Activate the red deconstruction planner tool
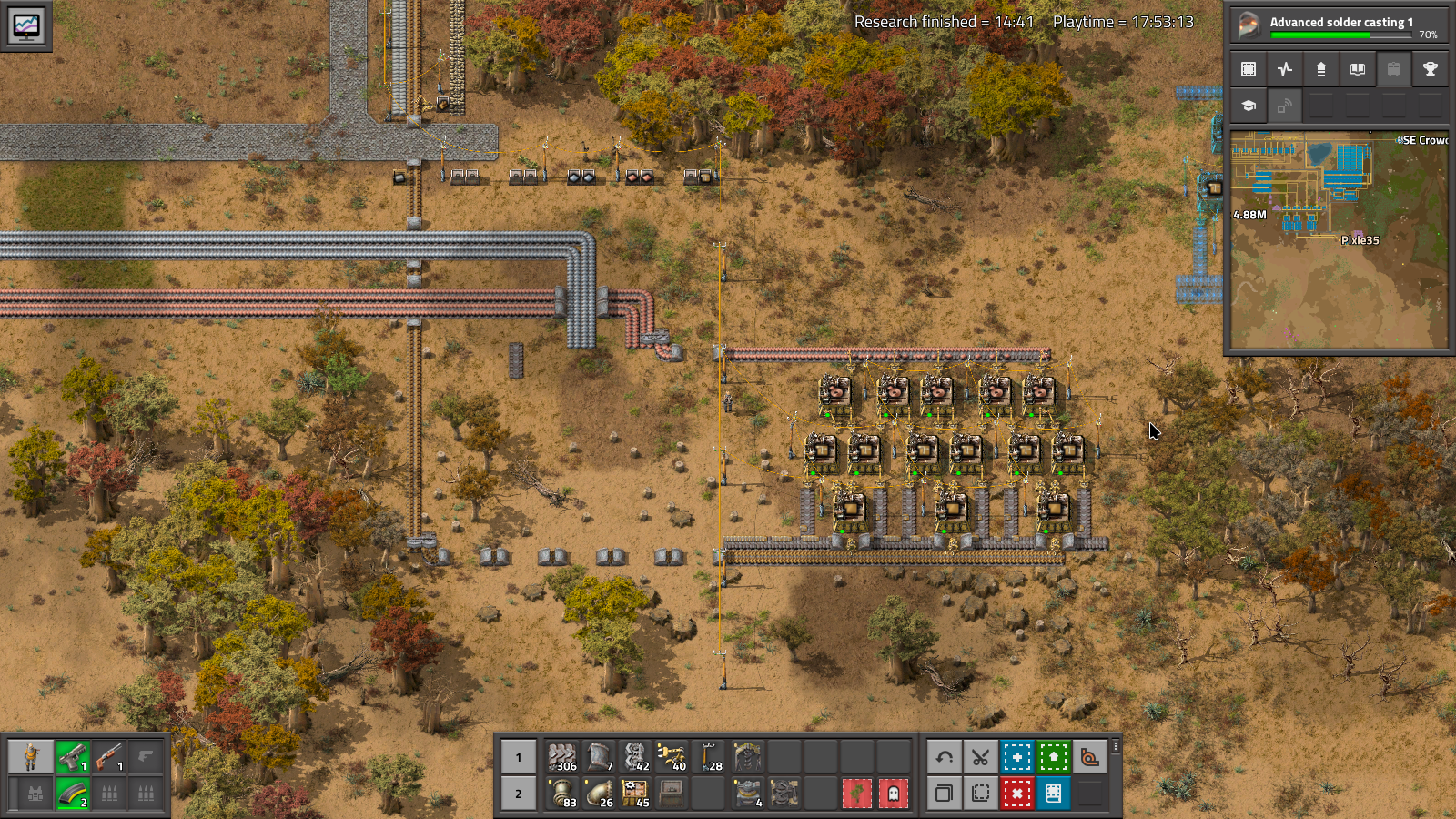 click(1016, 794)
